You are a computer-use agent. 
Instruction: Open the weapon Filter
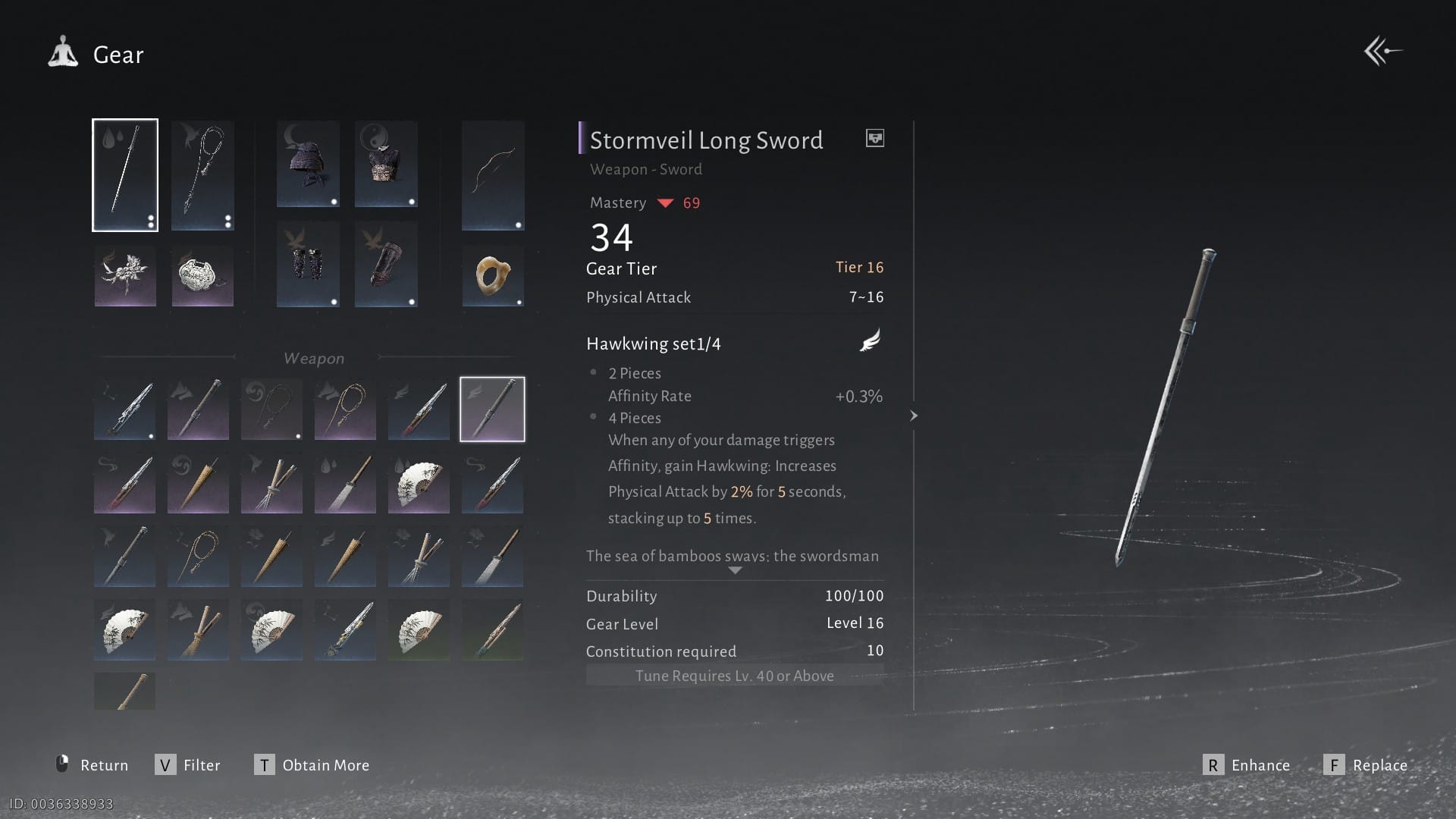coord(188,765)
